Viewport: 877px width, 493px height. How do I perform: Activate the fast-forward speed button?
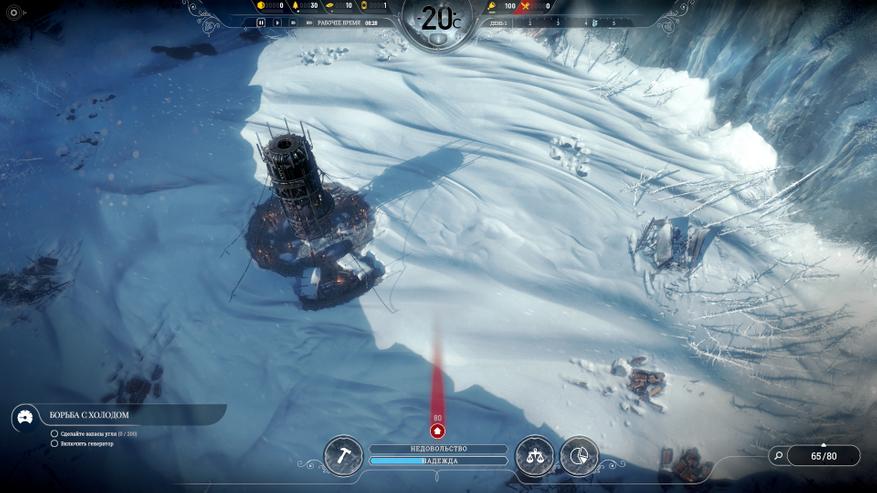coord(292,21)
